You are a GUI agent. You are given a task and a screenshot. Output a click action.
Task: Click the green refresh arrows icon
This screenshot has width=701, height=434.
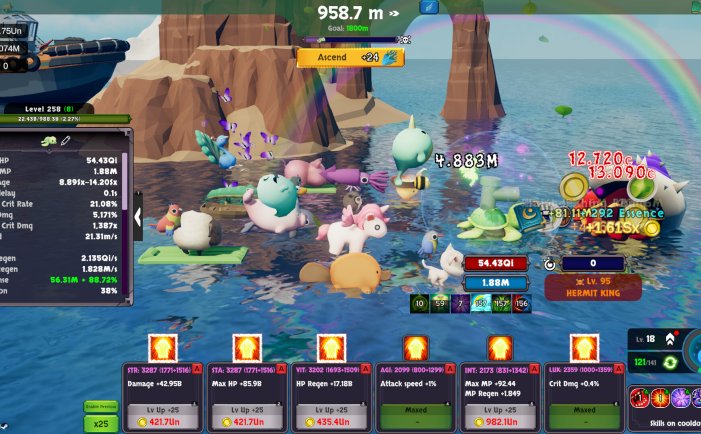pos(670,361)
